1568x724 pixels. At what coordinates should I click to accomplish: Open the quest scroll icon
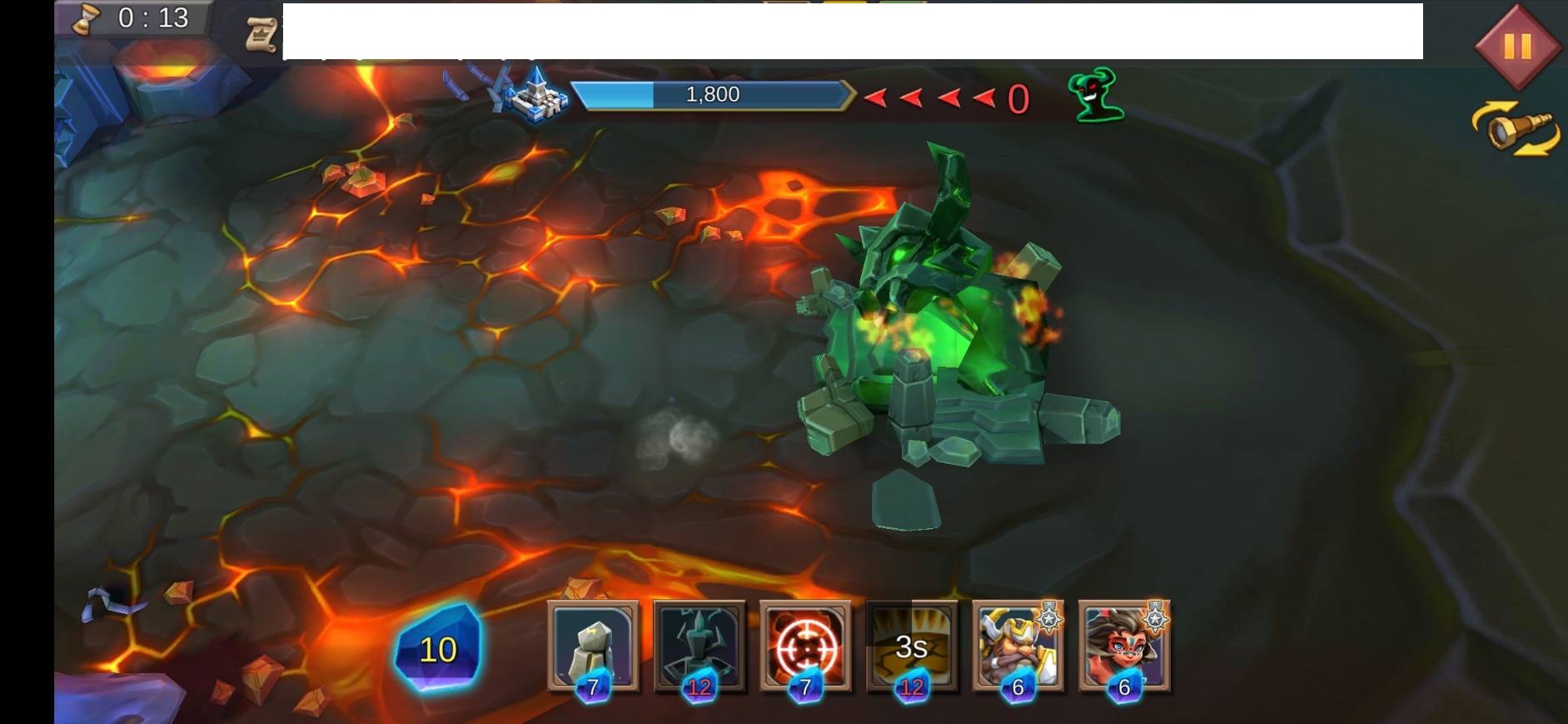(x=261, y=34)
